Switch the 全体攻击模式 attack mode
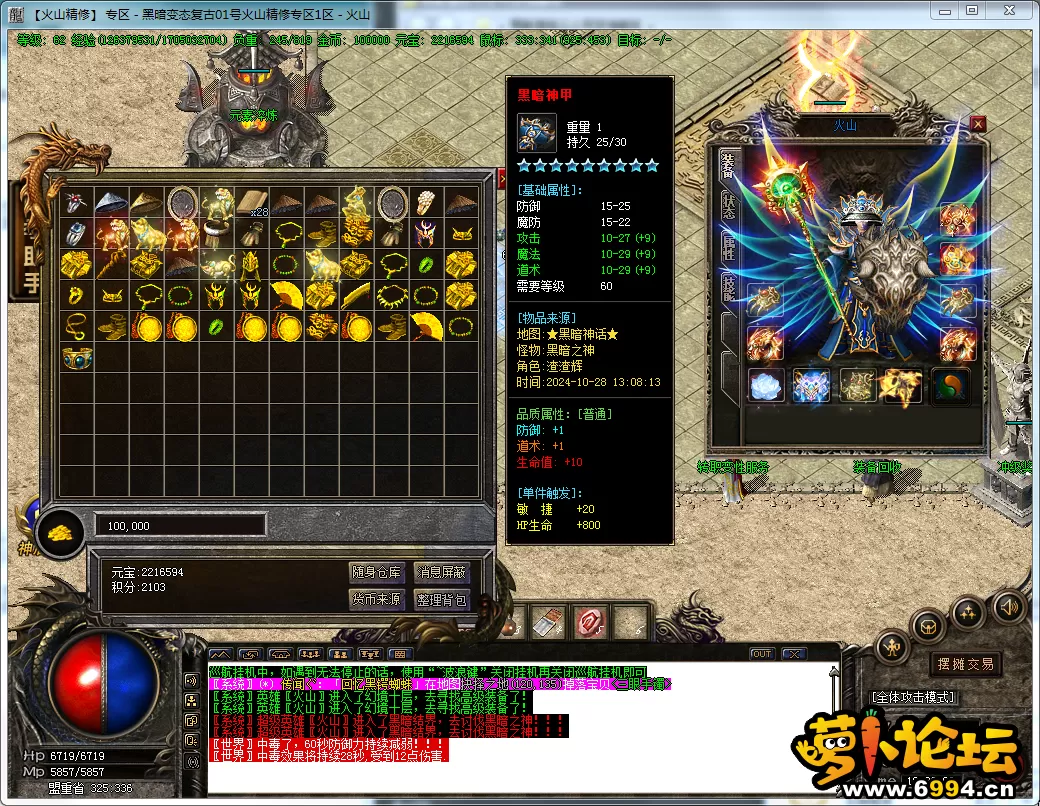The height and width of the screenshot is (806, 1040). pyautogui.click(x=914, y=697)
